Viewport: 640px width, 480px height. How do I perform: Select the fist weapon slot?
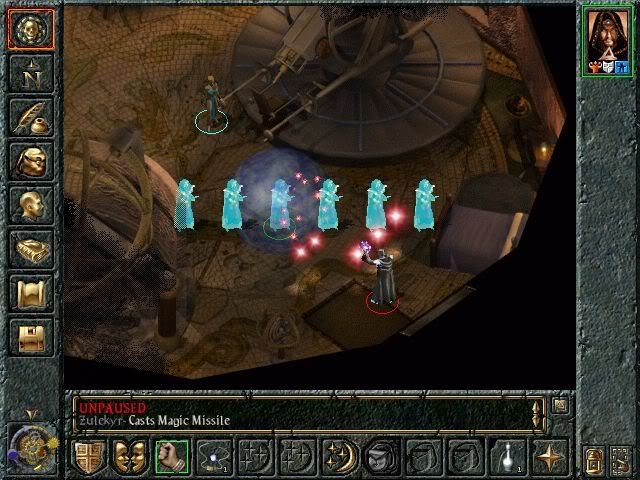(x=171, y=458)
